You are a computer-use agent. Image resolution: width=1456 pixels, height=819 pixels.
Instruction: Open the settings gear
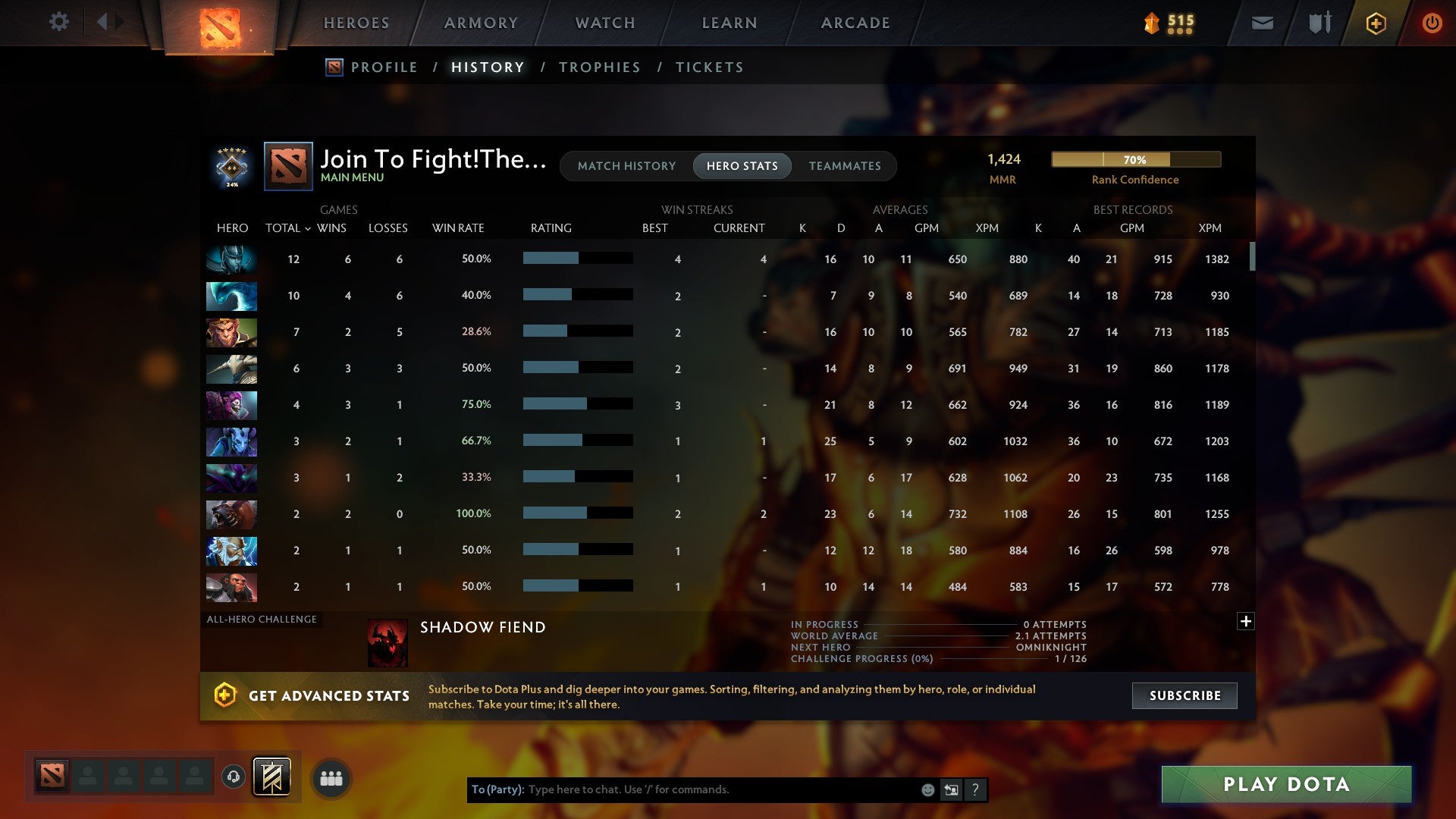point(58,21)
